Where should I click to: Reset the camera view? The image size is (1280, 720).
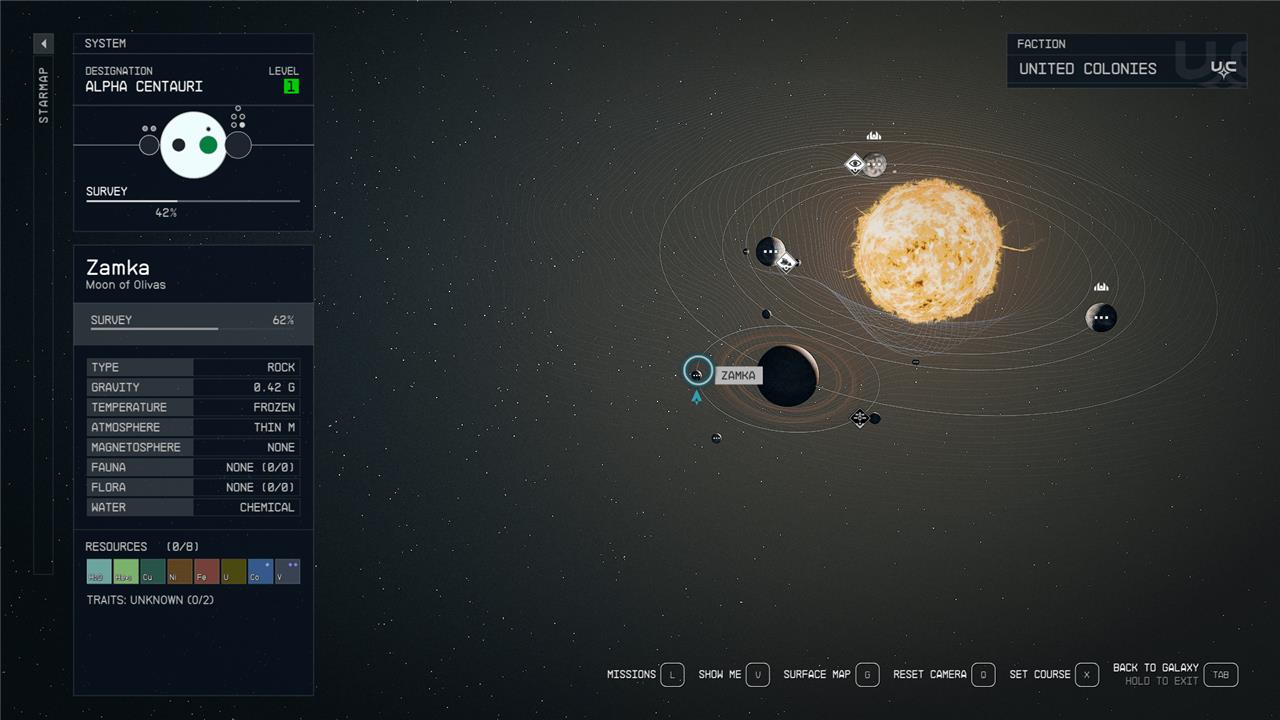click(983, 675)
